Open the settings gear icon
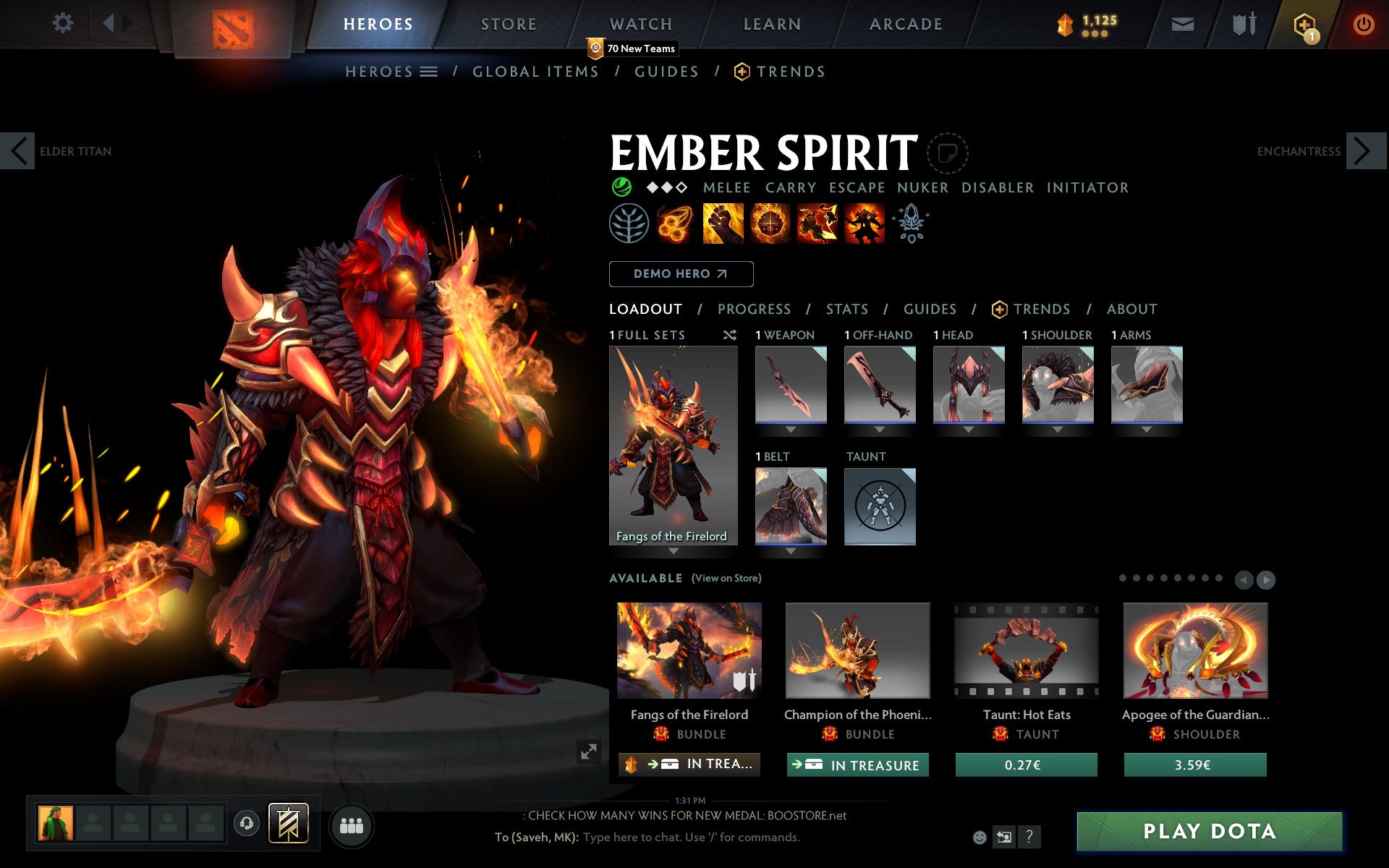1389x868 pixels. [x=64, y=24]
